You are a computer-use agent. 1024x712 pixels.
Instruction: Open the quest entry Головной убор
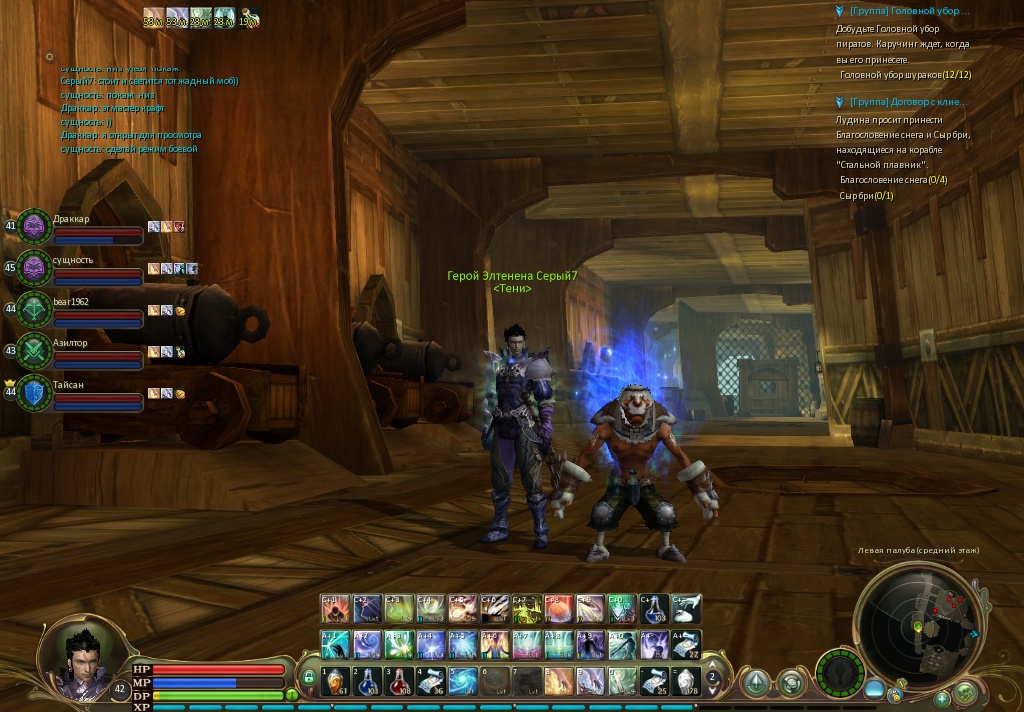pos(908,11)
